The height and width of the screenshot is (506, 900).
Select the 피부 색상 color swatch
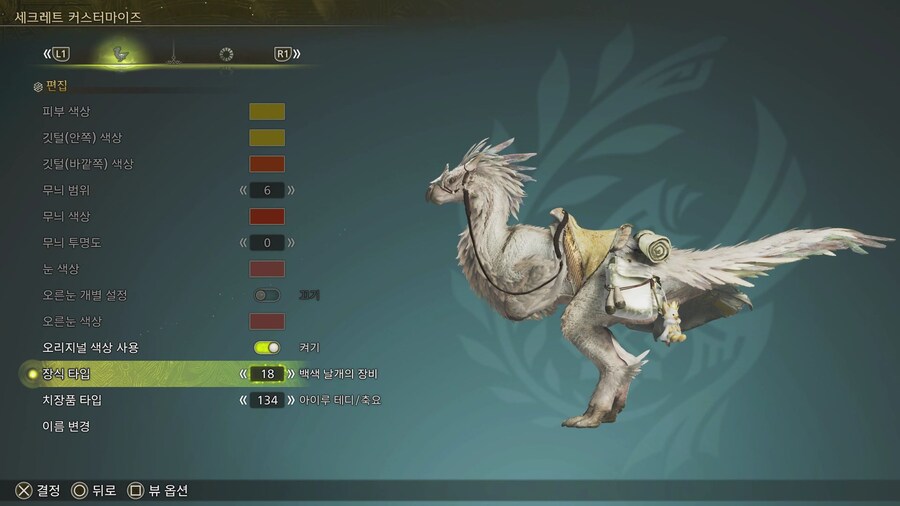pos(267,112)
